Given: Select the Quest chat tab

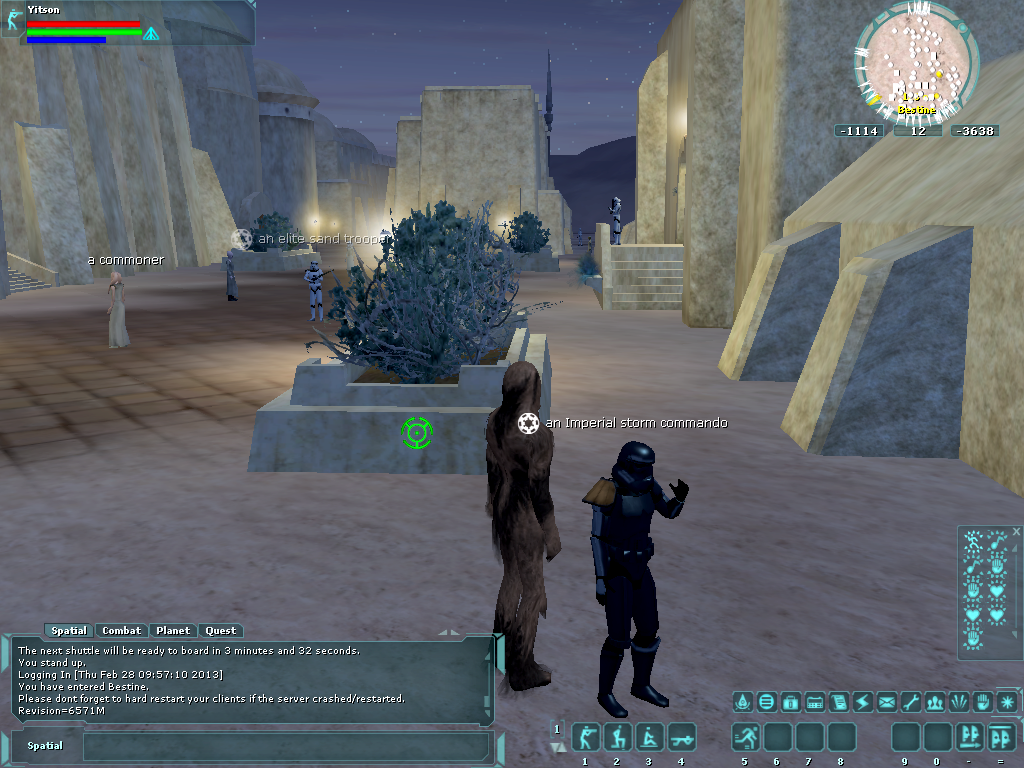Looking at the screenshot, I should click(221, 631).
